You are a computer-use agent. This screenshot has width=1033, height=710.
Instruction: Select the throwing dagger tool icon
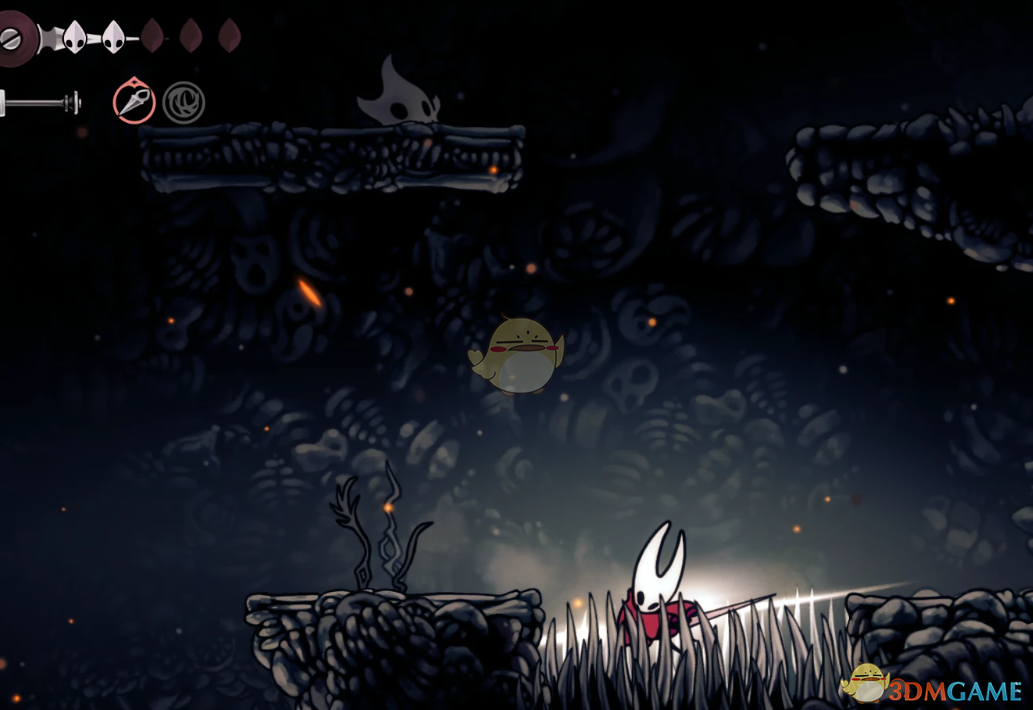133,102
